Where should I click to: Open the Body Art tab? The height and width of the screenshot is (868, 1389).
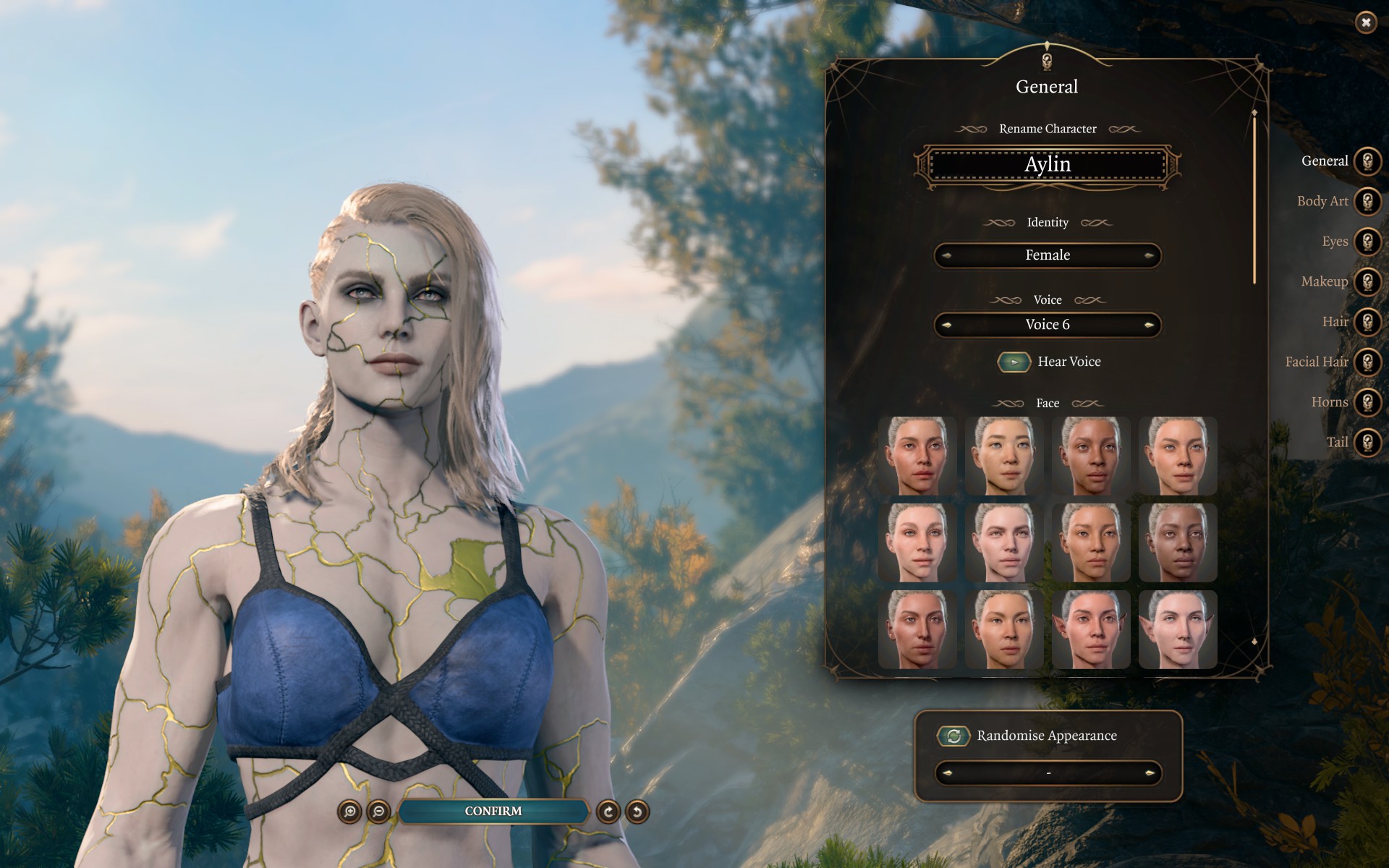tap(1367, 201)
